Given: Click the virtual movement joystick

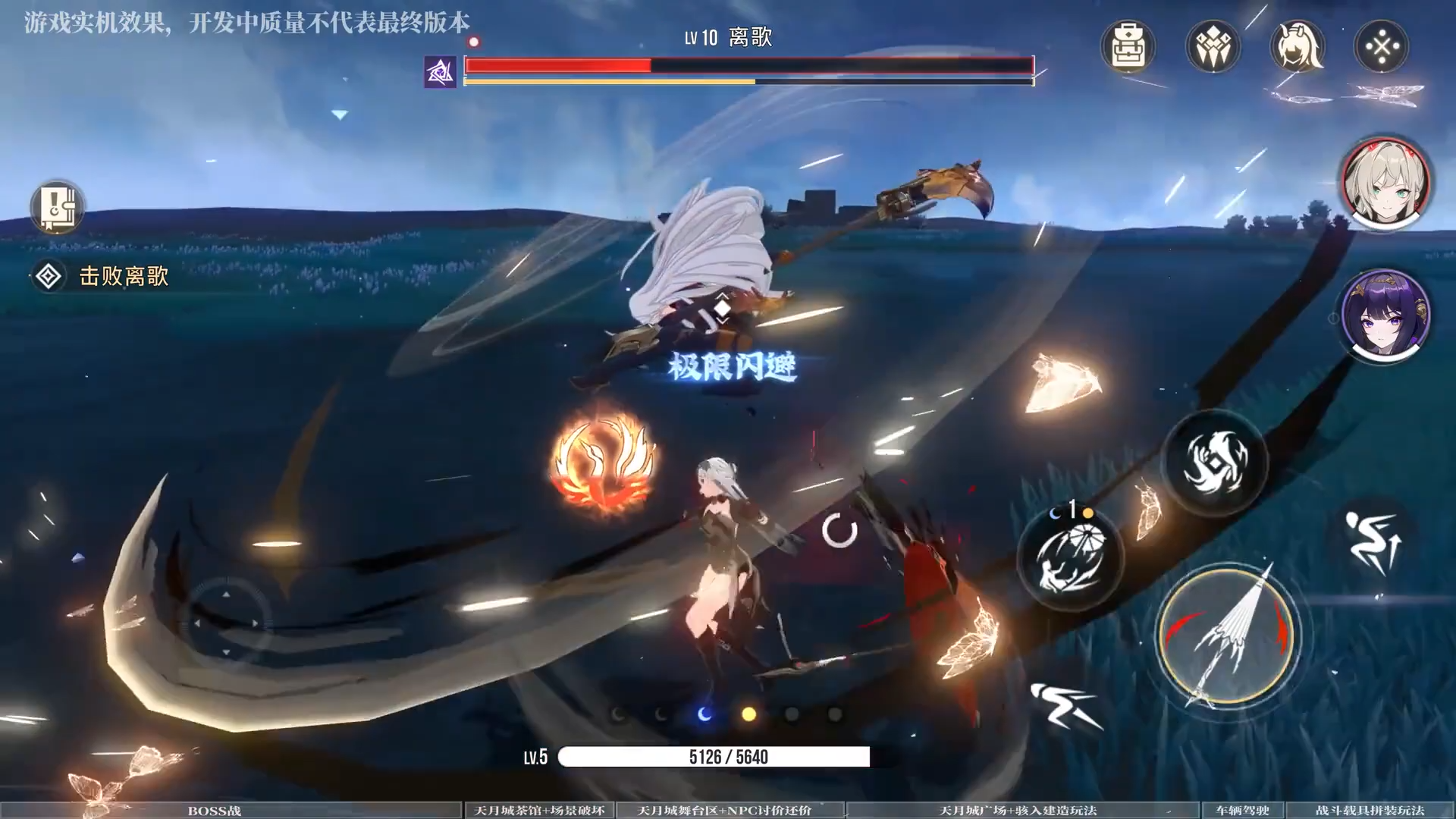Looking at the screenshot, I should point(226,623).
